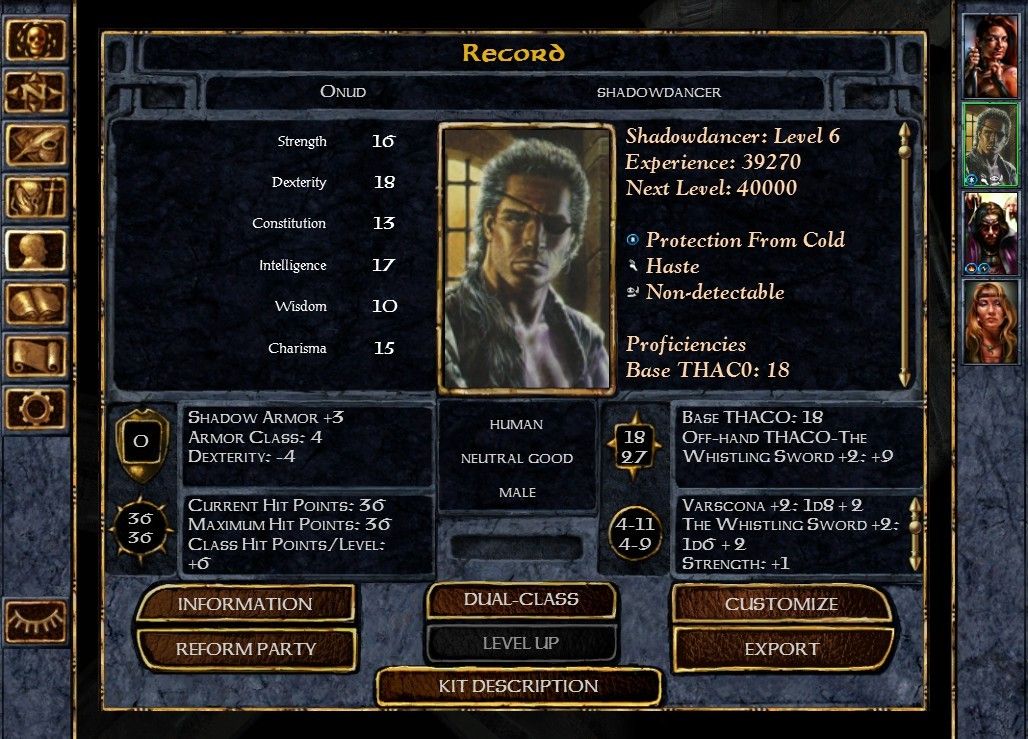
Task: Click the skull icon in the sidebar
Action: tap(36, 40)
